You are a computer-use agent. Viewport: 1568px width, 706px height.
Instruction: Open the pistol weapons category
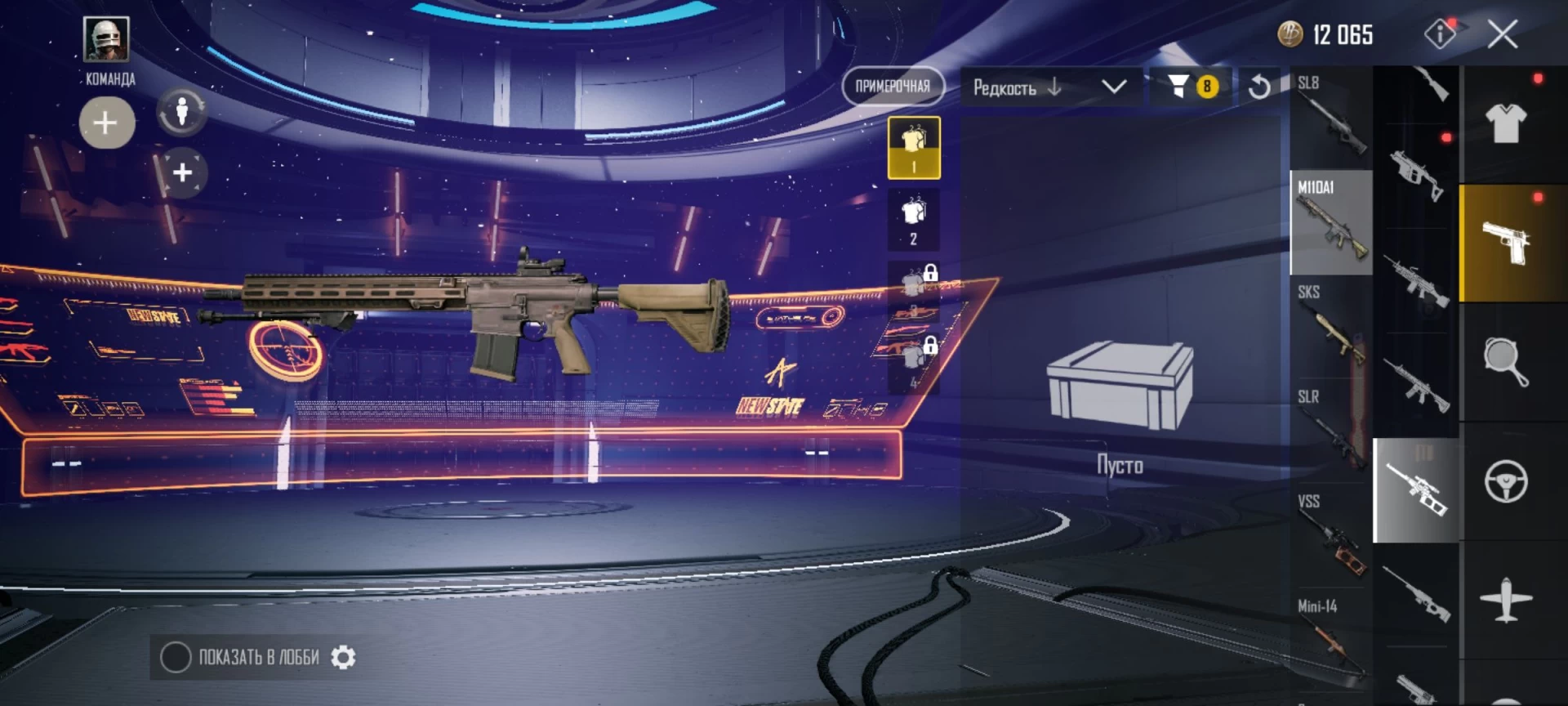(1506, 243)
